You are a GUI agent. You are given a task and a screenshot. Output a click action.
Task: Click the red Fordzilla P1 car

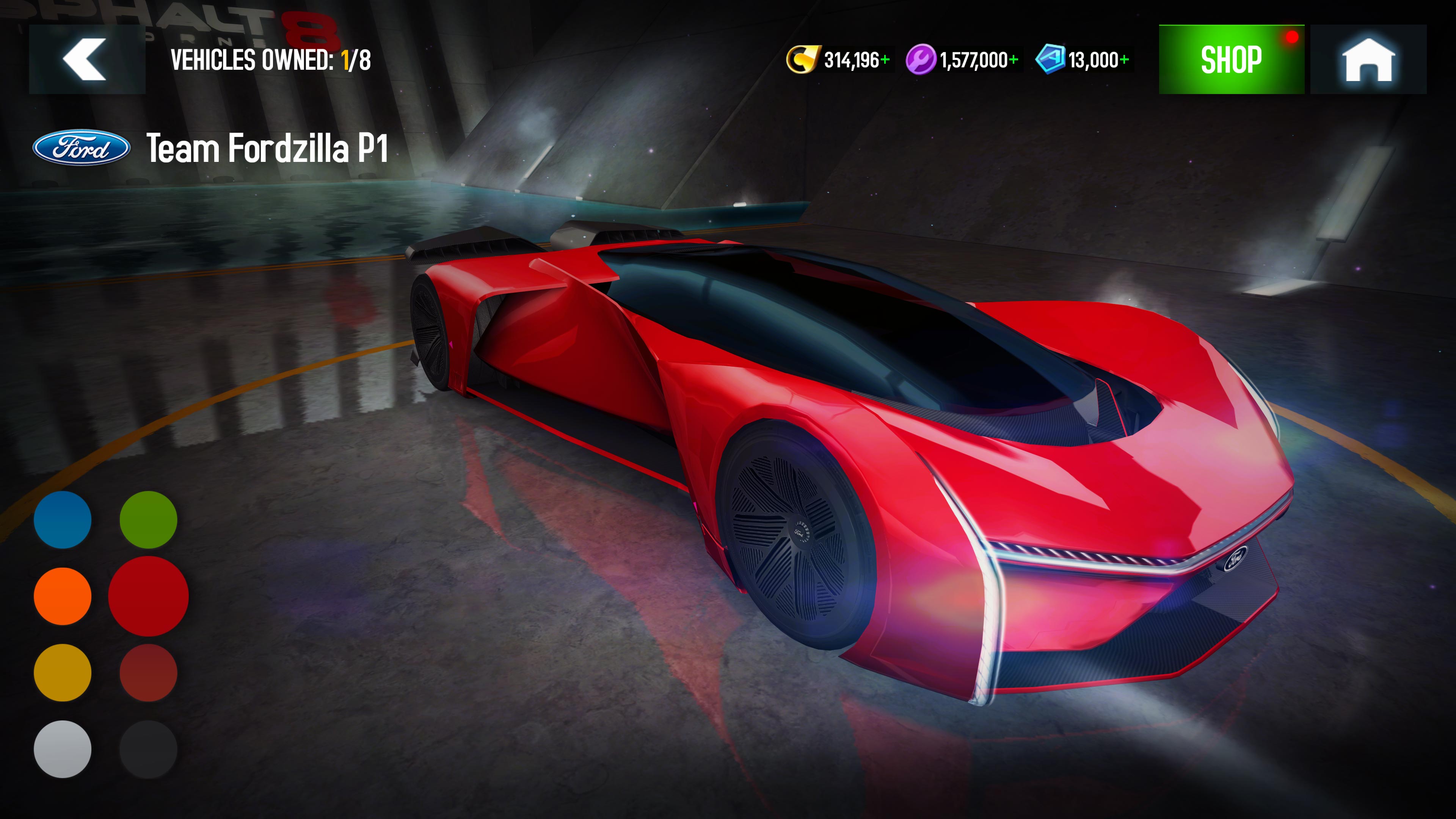[848, 452]
